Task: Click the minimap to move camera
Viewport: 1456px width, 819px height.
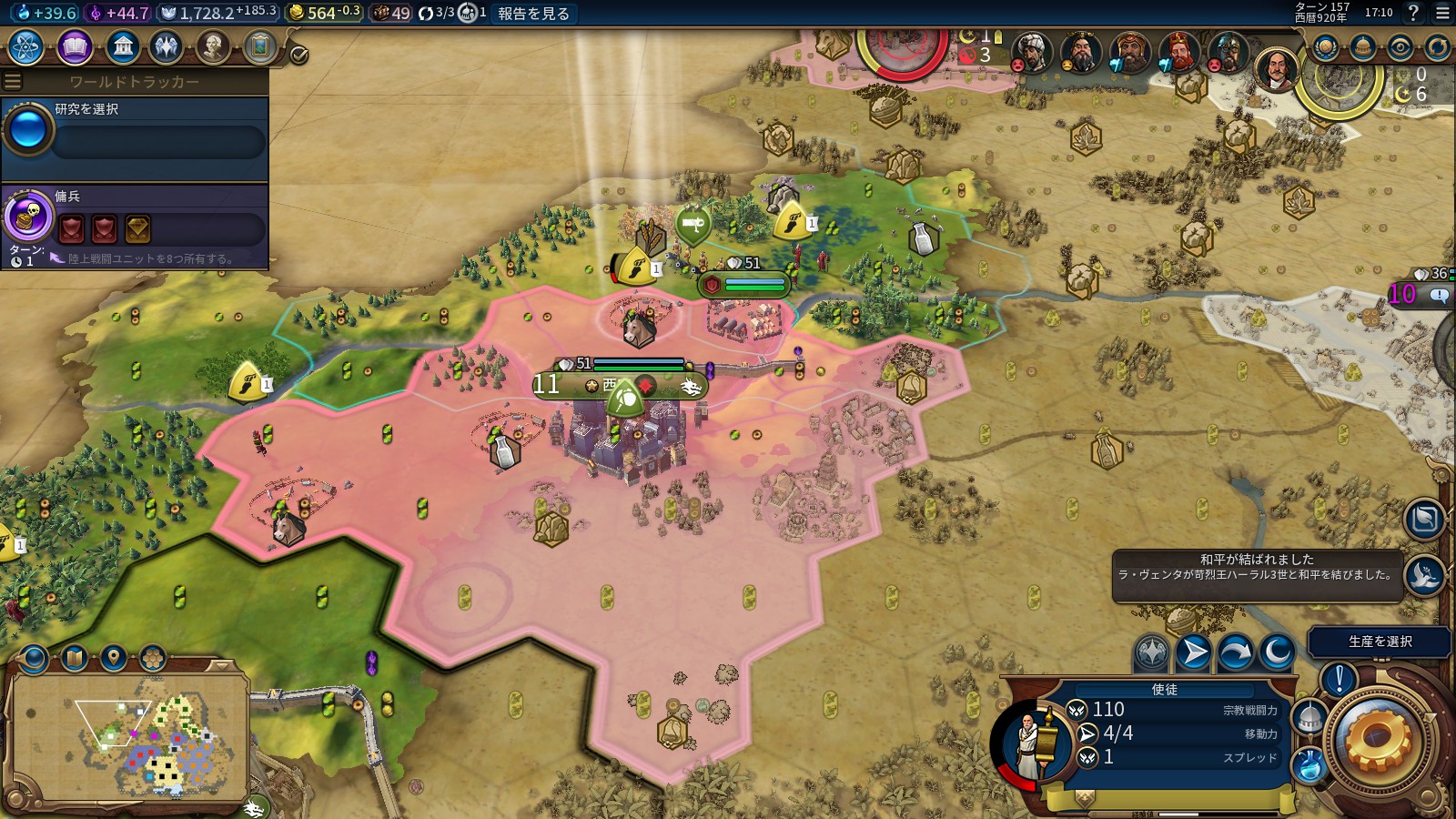Action: click(x=129, y=735)
